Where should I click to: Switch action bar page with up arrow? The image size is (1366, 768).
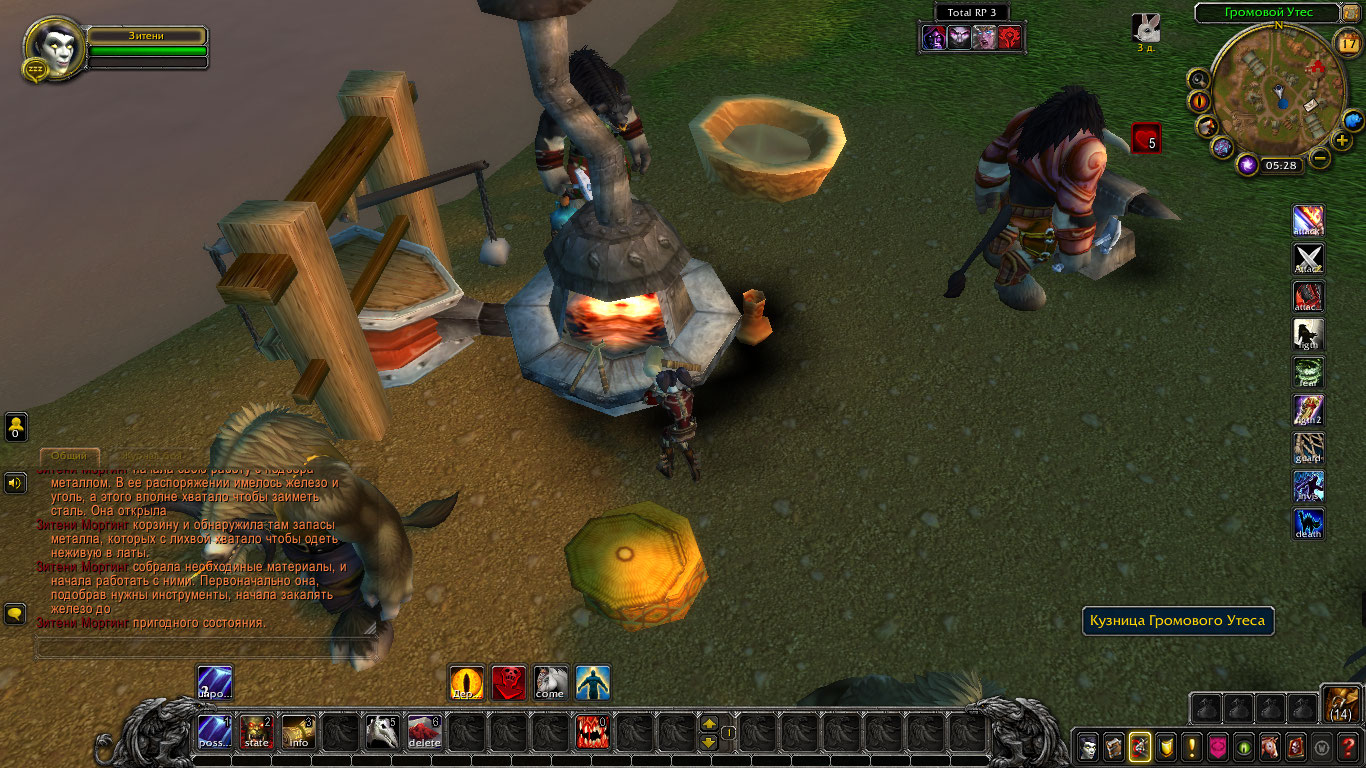(x=709, y=723)
